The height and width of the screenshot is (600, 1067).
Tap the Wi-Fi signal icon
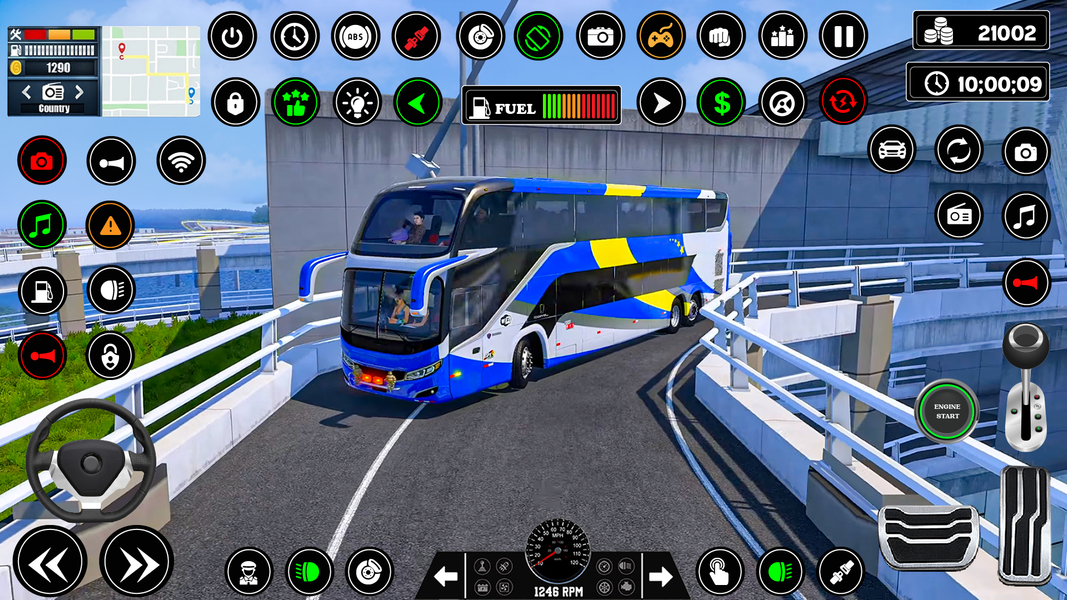click(x=181, y=161)
